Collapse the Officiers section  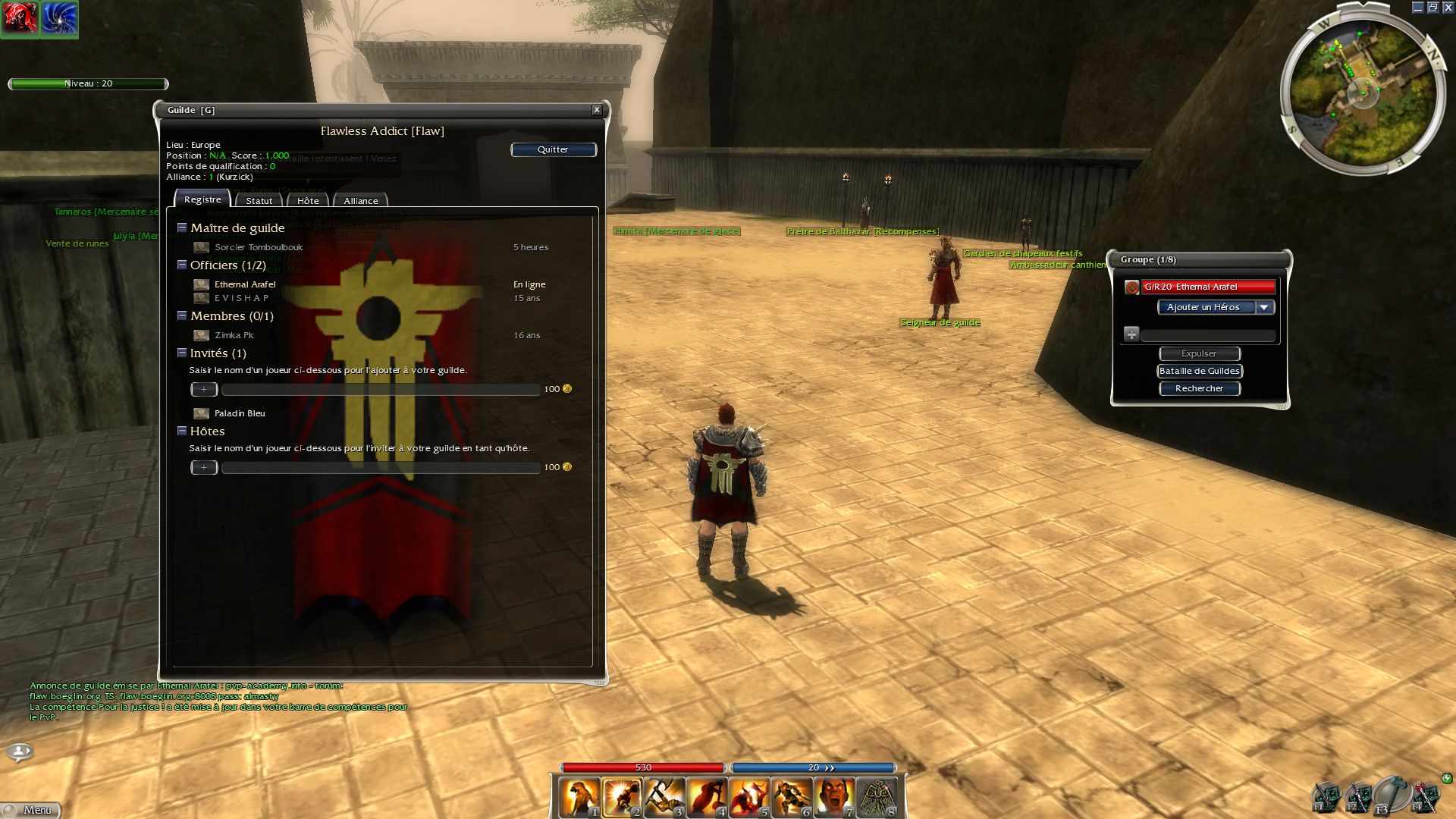tap(182, 265)
